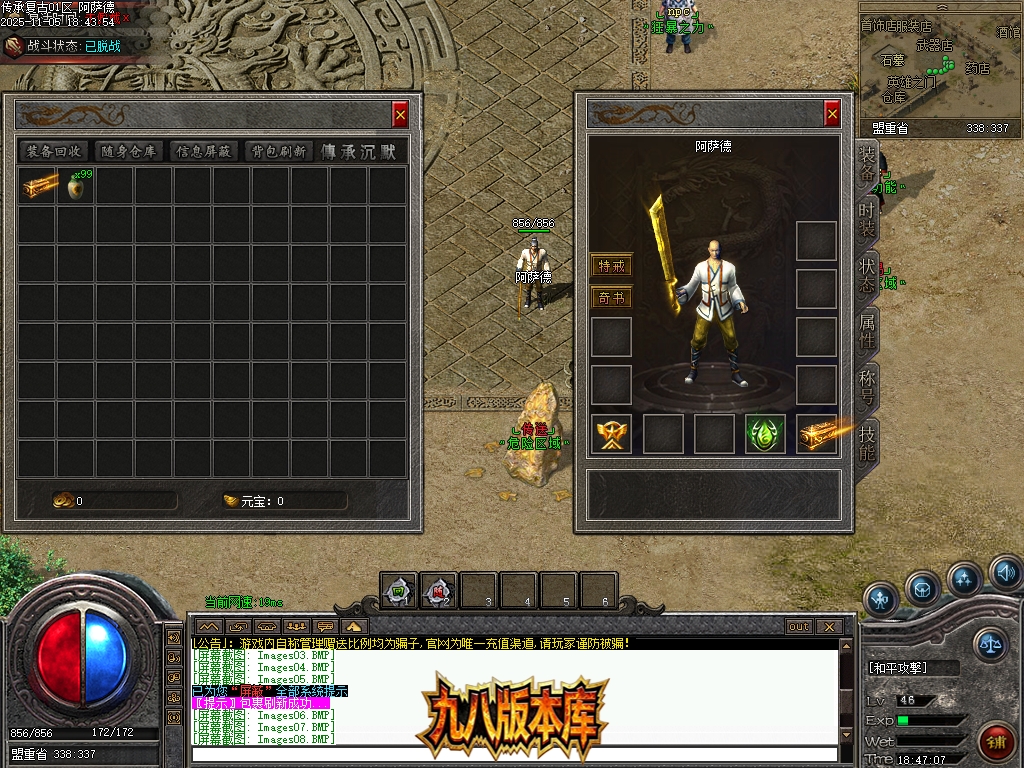This screenshot has height=768, width=1024.
Task: Click the 特戒 special ring button
Action: (611, 266)
